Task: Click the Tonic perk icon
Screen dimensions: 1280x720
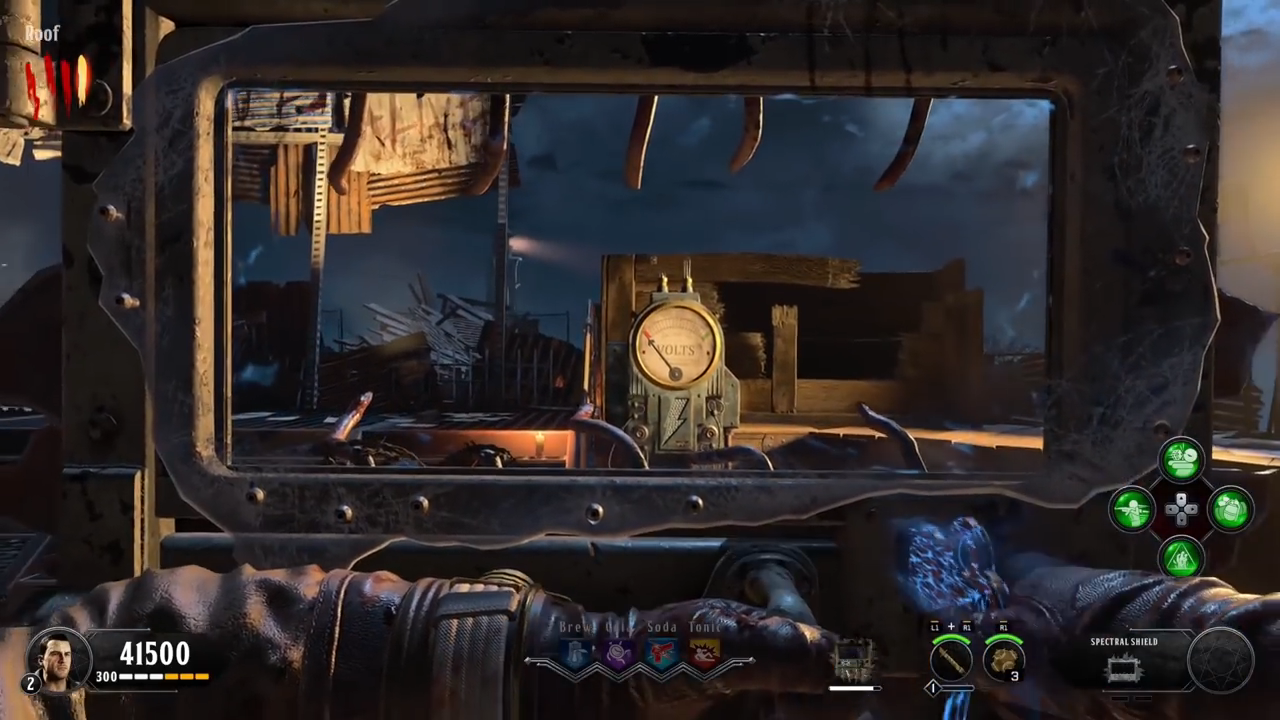Action: (704, 654)
